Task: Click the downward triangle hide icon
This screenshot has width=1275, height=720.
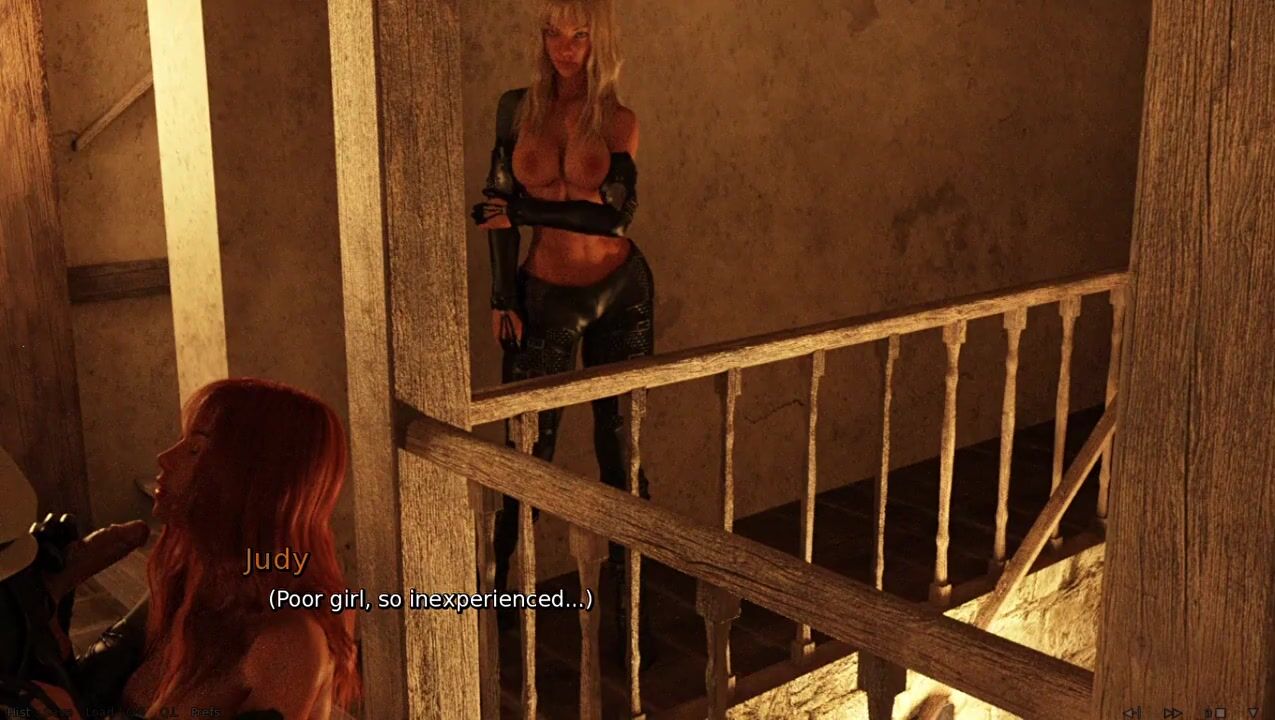Action: [x=1253, y=713]
